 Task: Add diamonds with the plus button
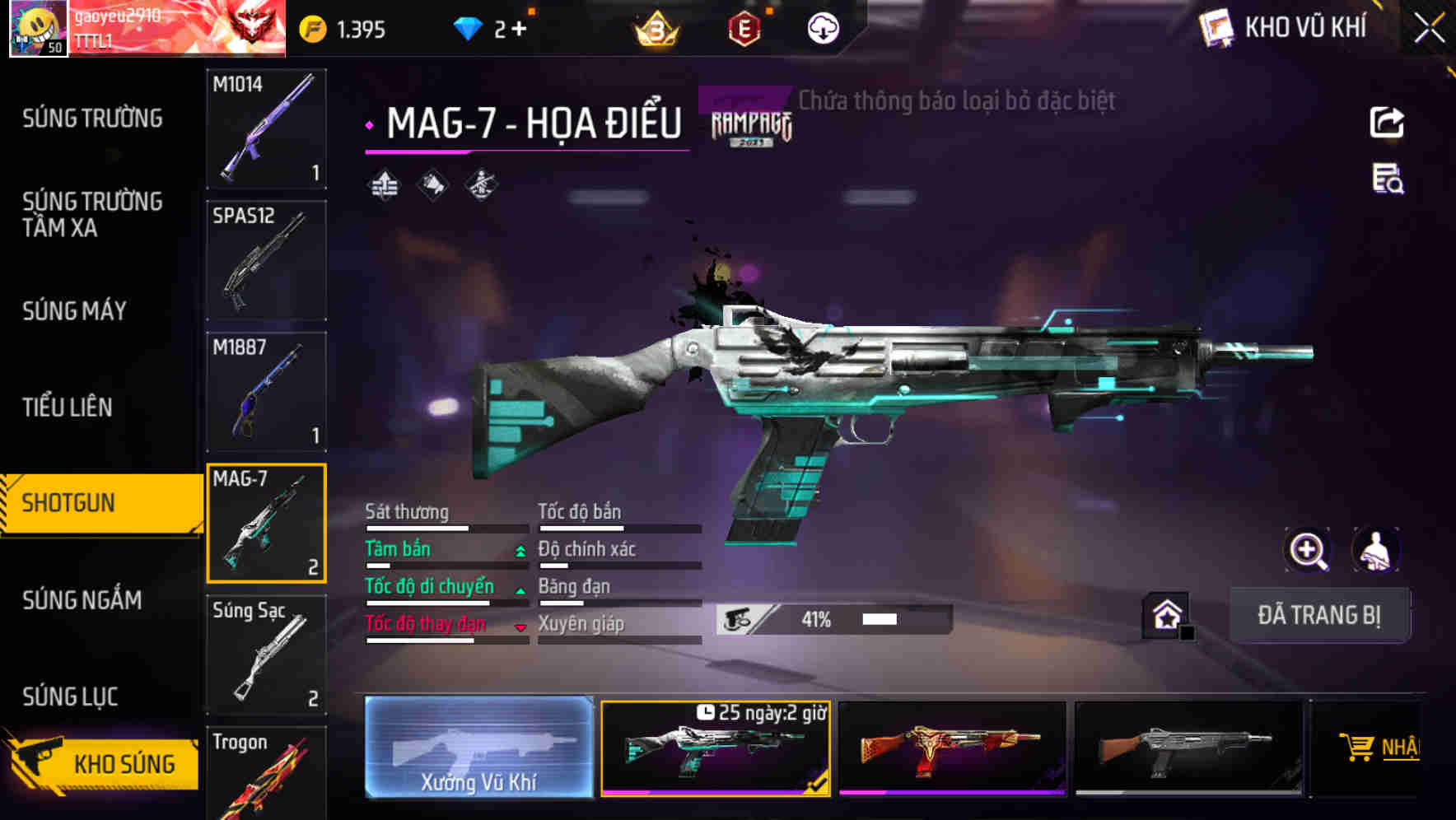click(x=519, y=30)
